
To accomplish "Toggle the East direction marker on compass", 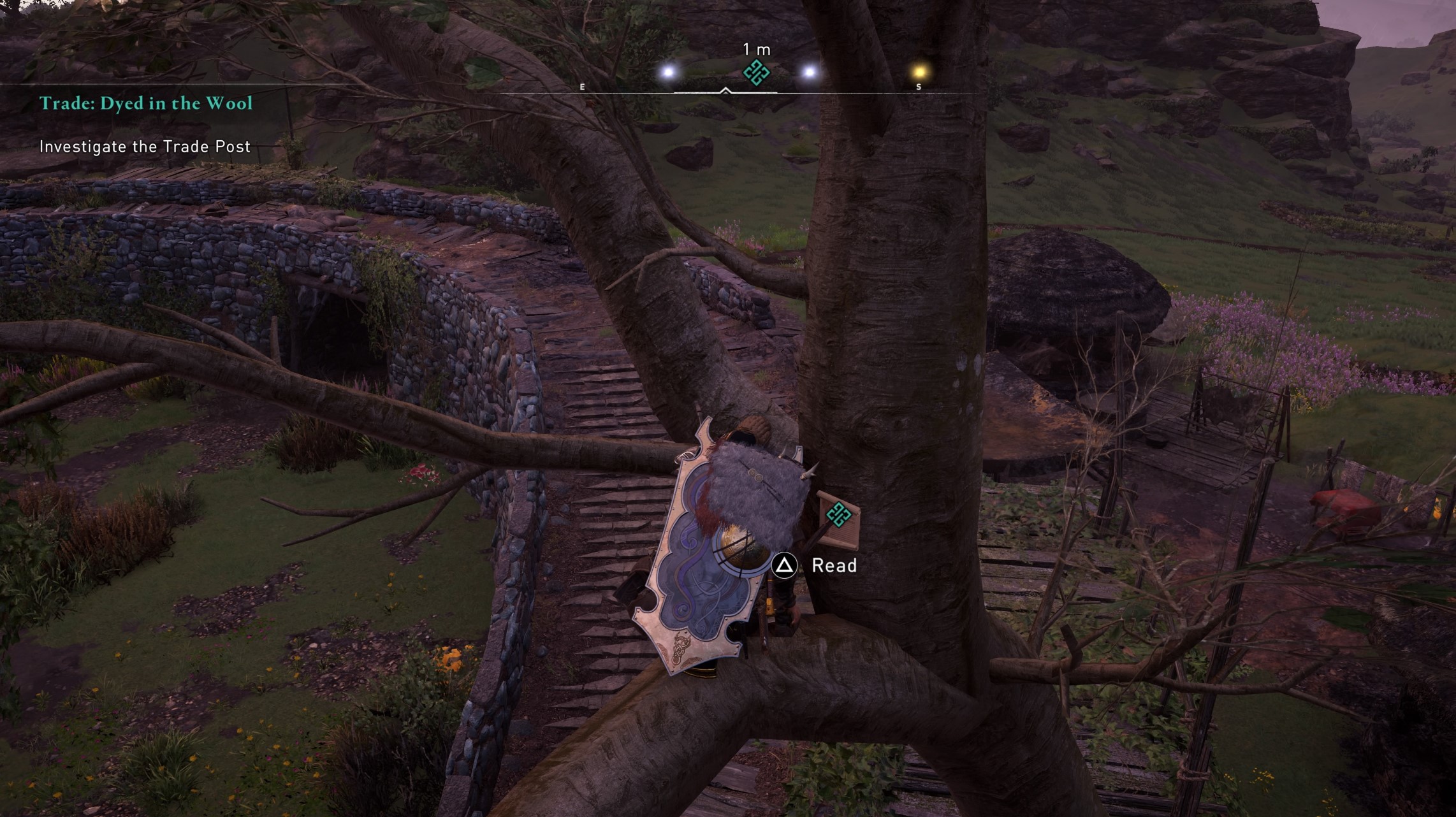I will pos(582,87).
